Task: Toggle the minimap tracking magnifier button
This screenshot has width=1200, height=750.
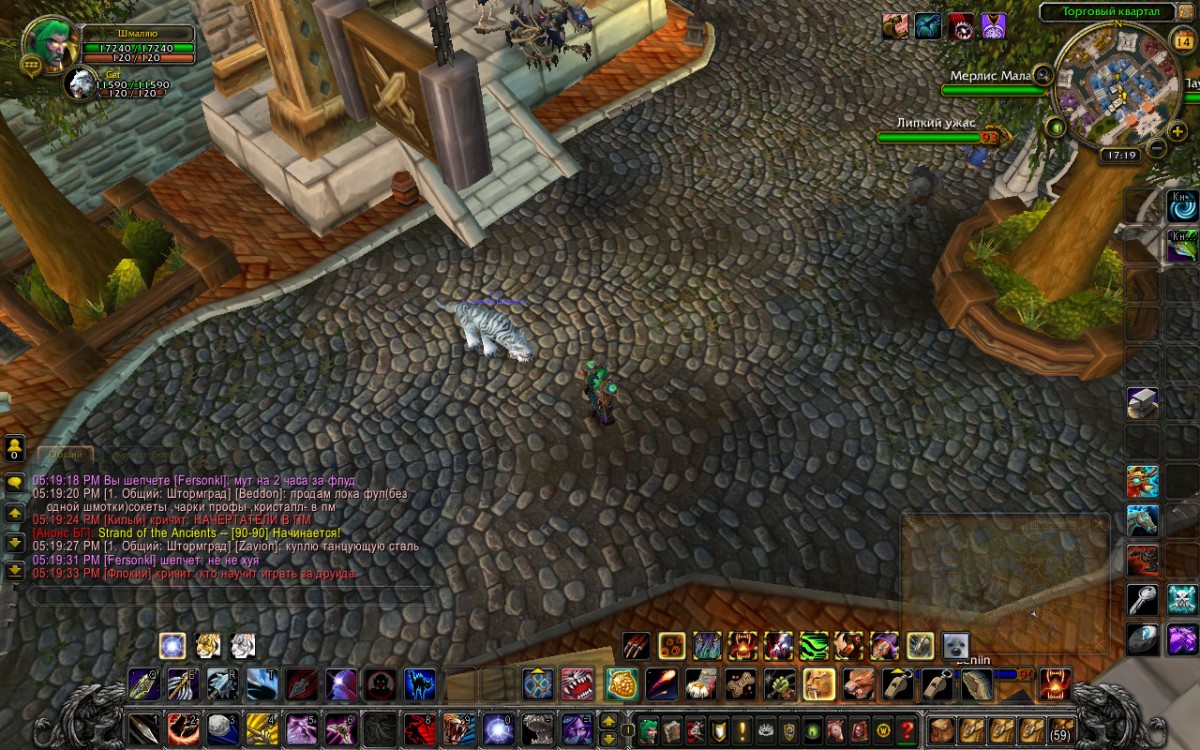Action: tap(1043, 74)
